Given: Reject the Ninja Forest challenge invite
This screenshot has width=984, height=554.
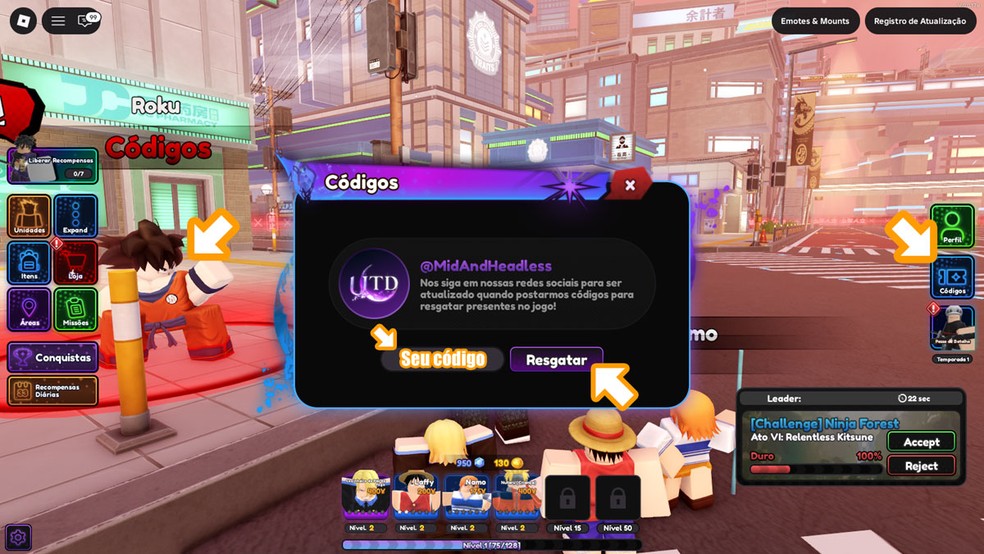Looking at the screenshot, I should pyautogui.click(x=921, y=466).
